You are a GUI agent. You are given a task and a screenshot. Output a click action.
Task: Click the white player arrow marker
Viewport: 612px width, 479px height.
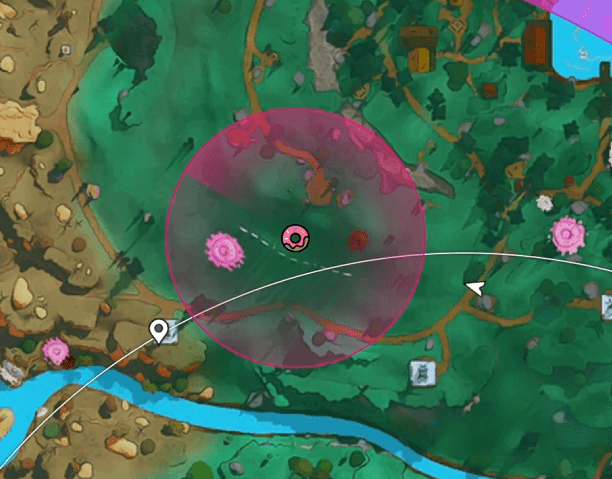(x=478, y=288)
